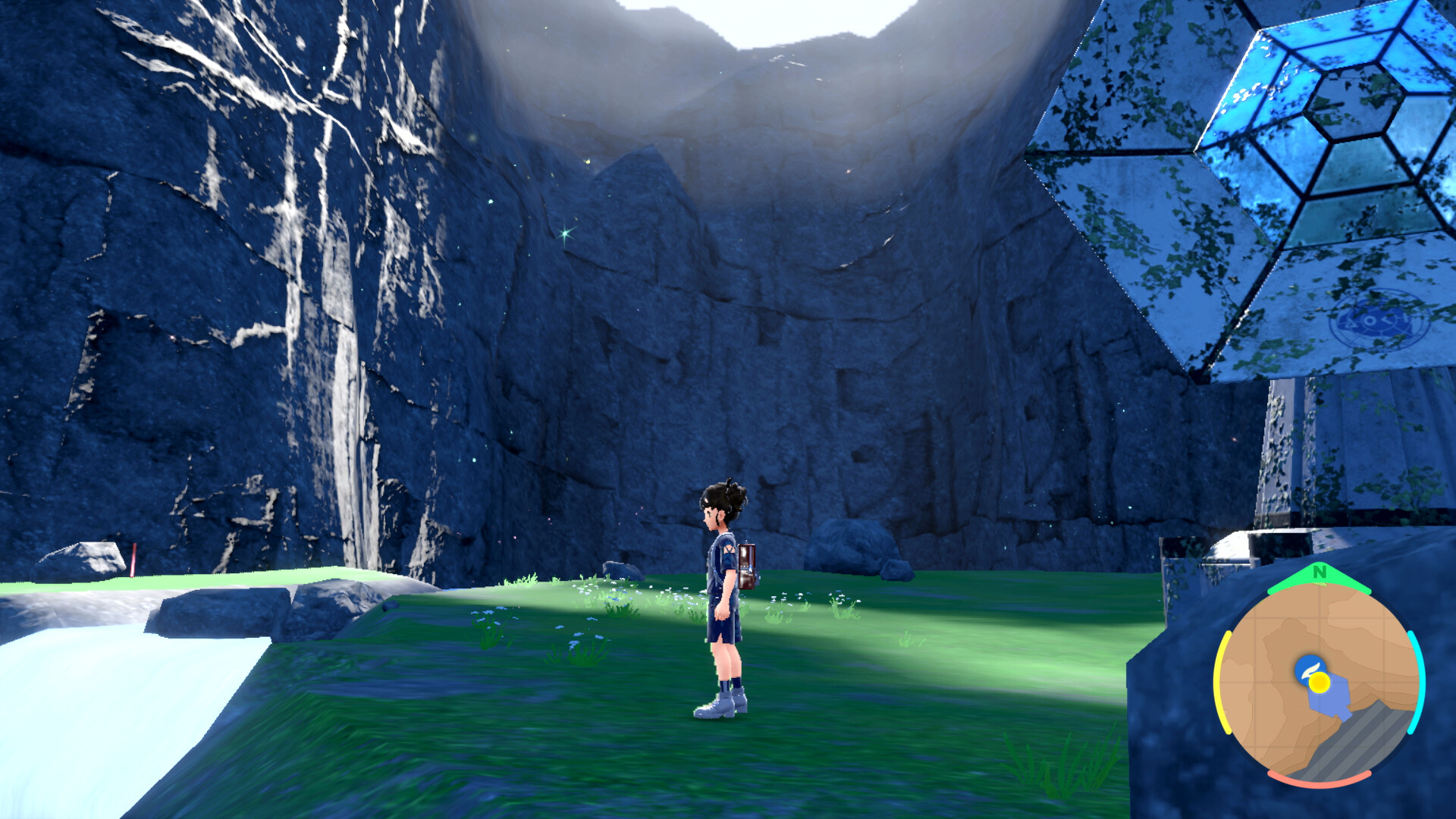Screen dimensions: 1456x819
Task: Click the green north compass marker
Action: [1319, 573]
